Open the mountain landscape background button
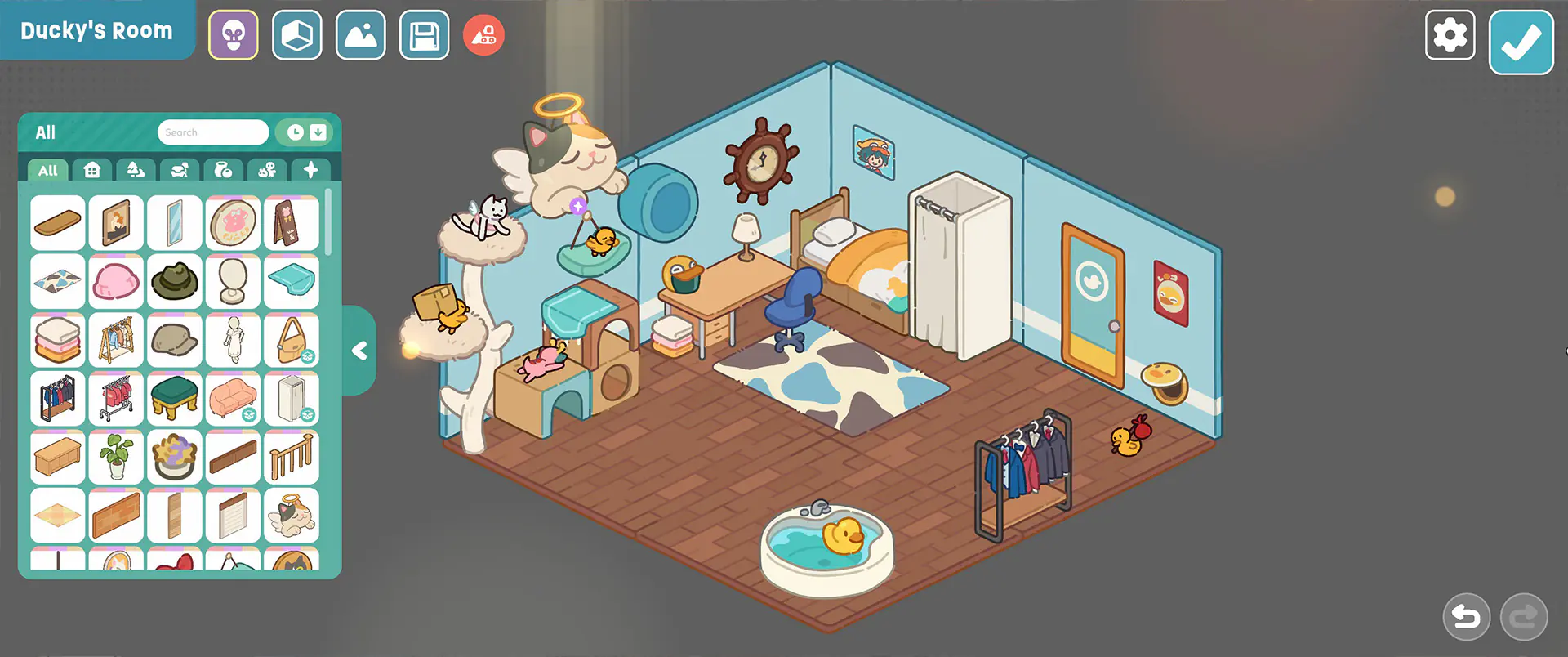 coord(360,35)
